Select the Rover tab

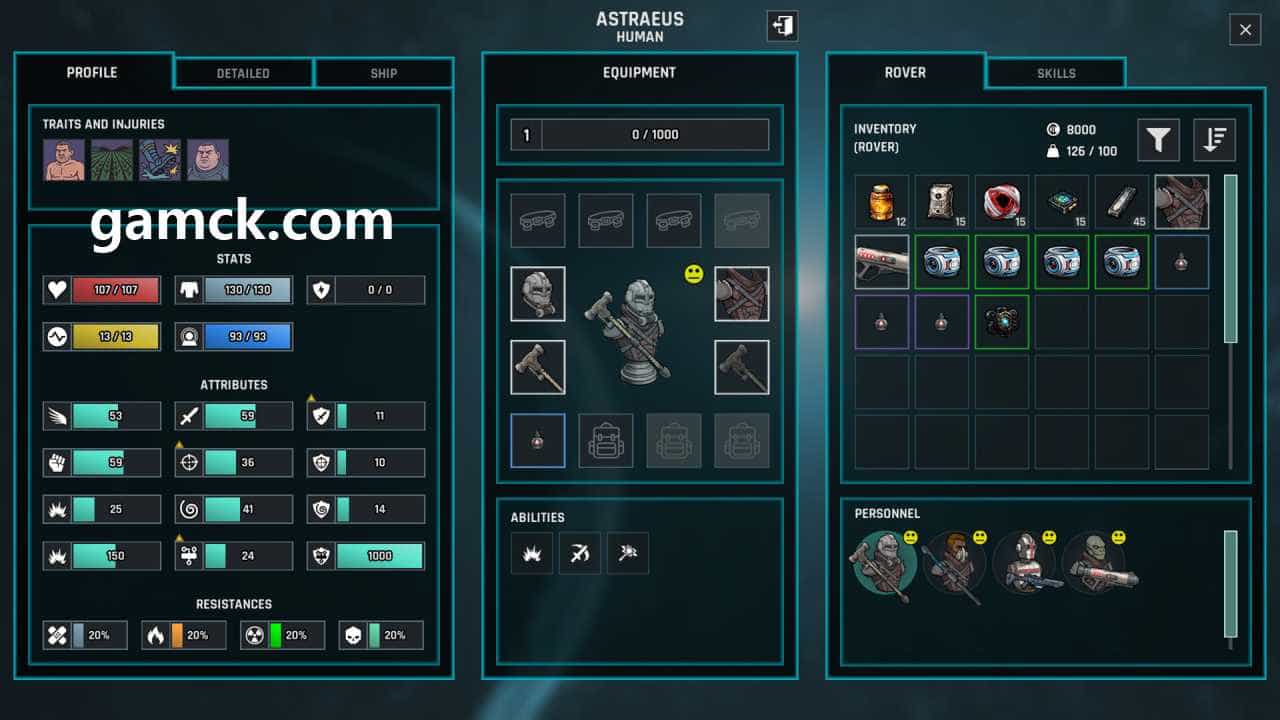[905, 73]
